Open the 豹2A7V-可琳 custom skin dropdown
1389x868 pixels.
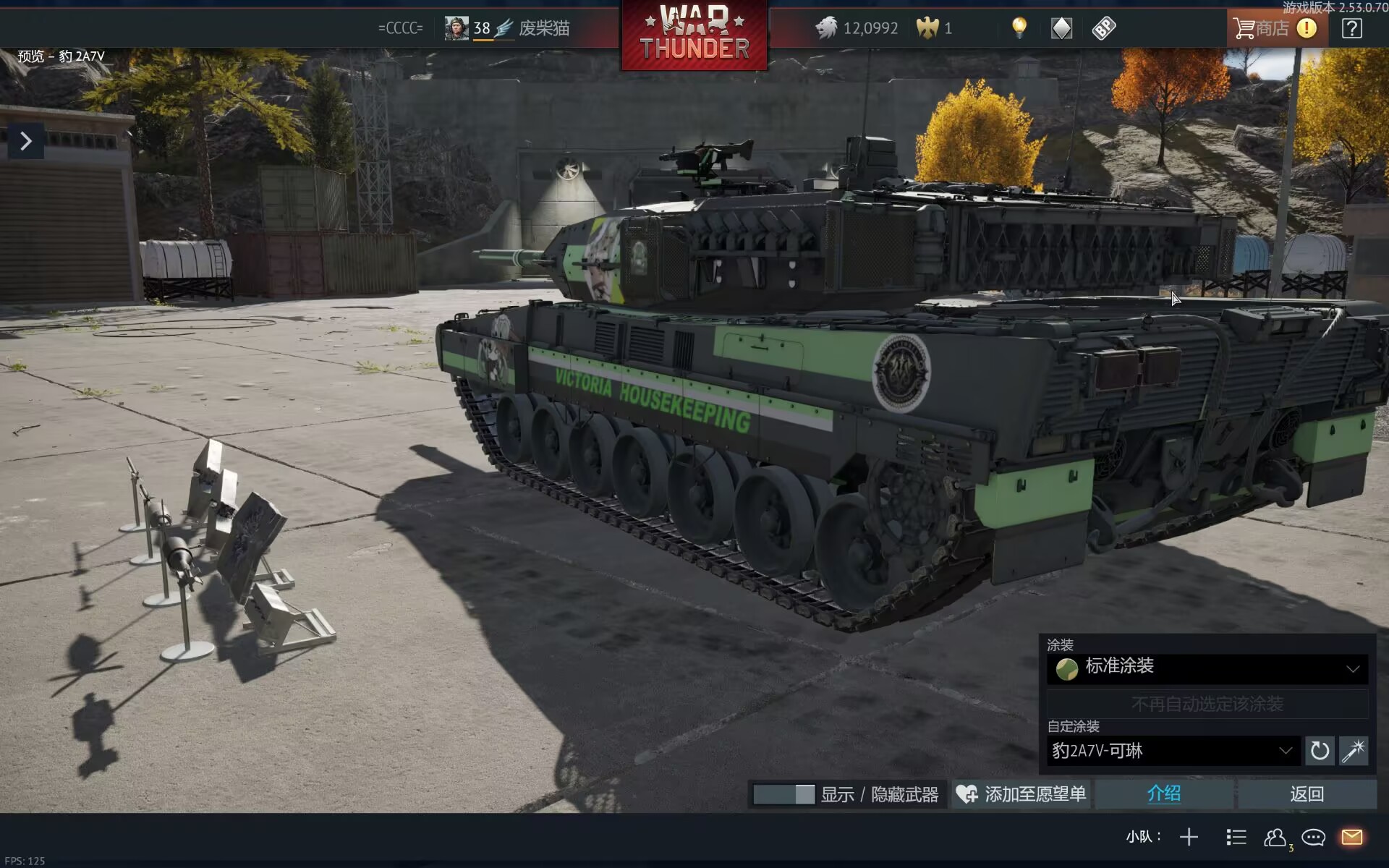click(1172, 751)
